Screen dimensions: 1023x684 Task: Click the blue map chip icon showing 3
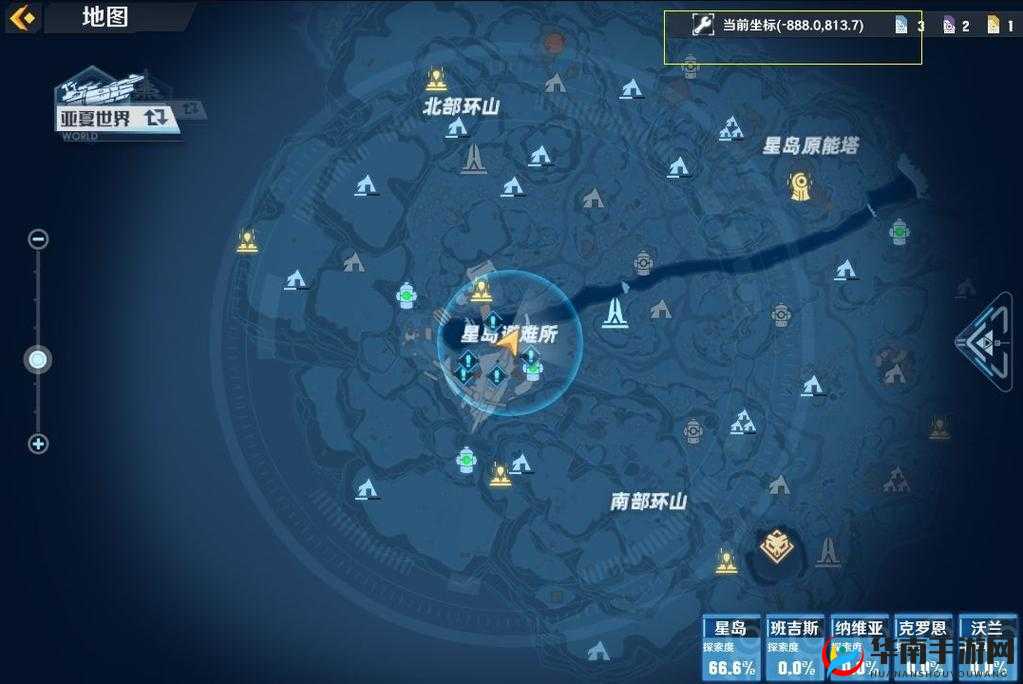point(901,25)
